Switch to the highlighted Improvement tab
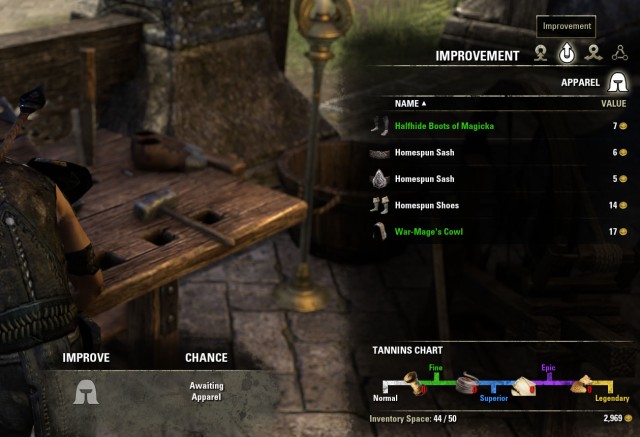Screen dimensions: 640x437 point(567,55)
